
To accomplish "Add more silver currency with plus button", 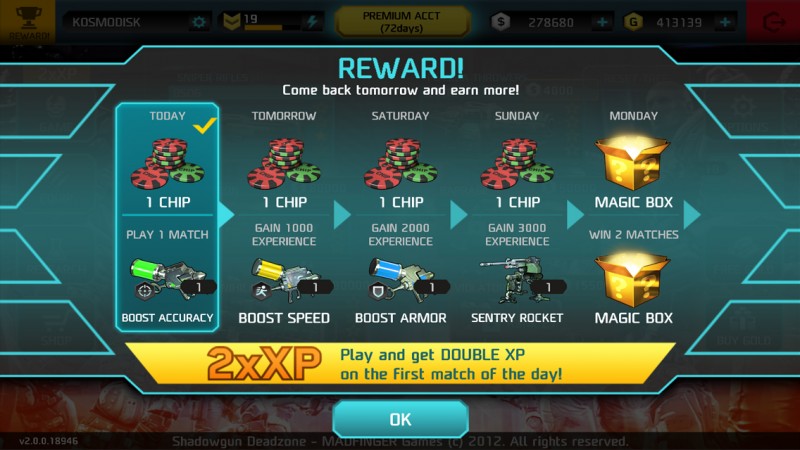I will 602,22.
